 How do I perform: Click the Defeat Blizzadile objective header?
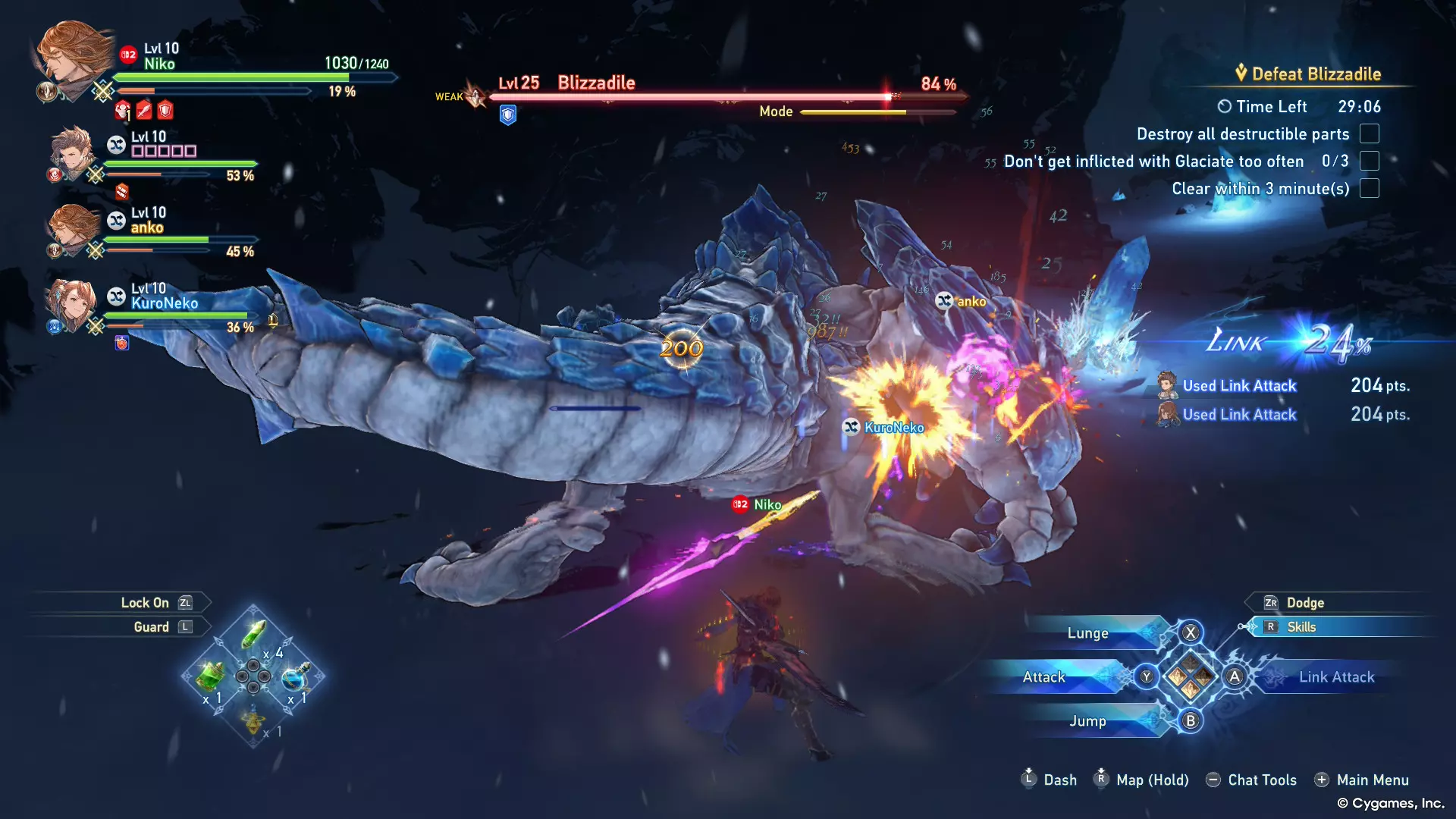(1316, 74)
